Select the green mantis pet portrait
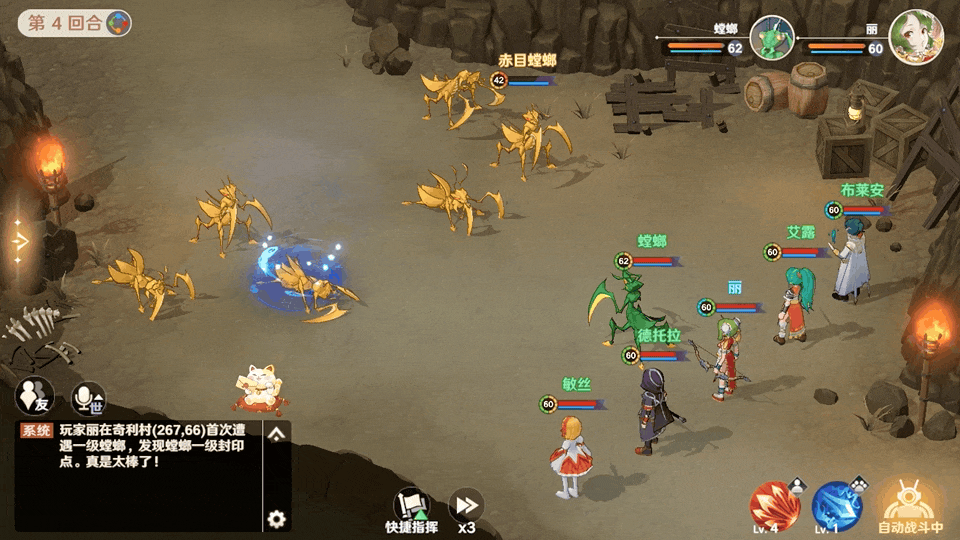 click(x=772, y=38)
